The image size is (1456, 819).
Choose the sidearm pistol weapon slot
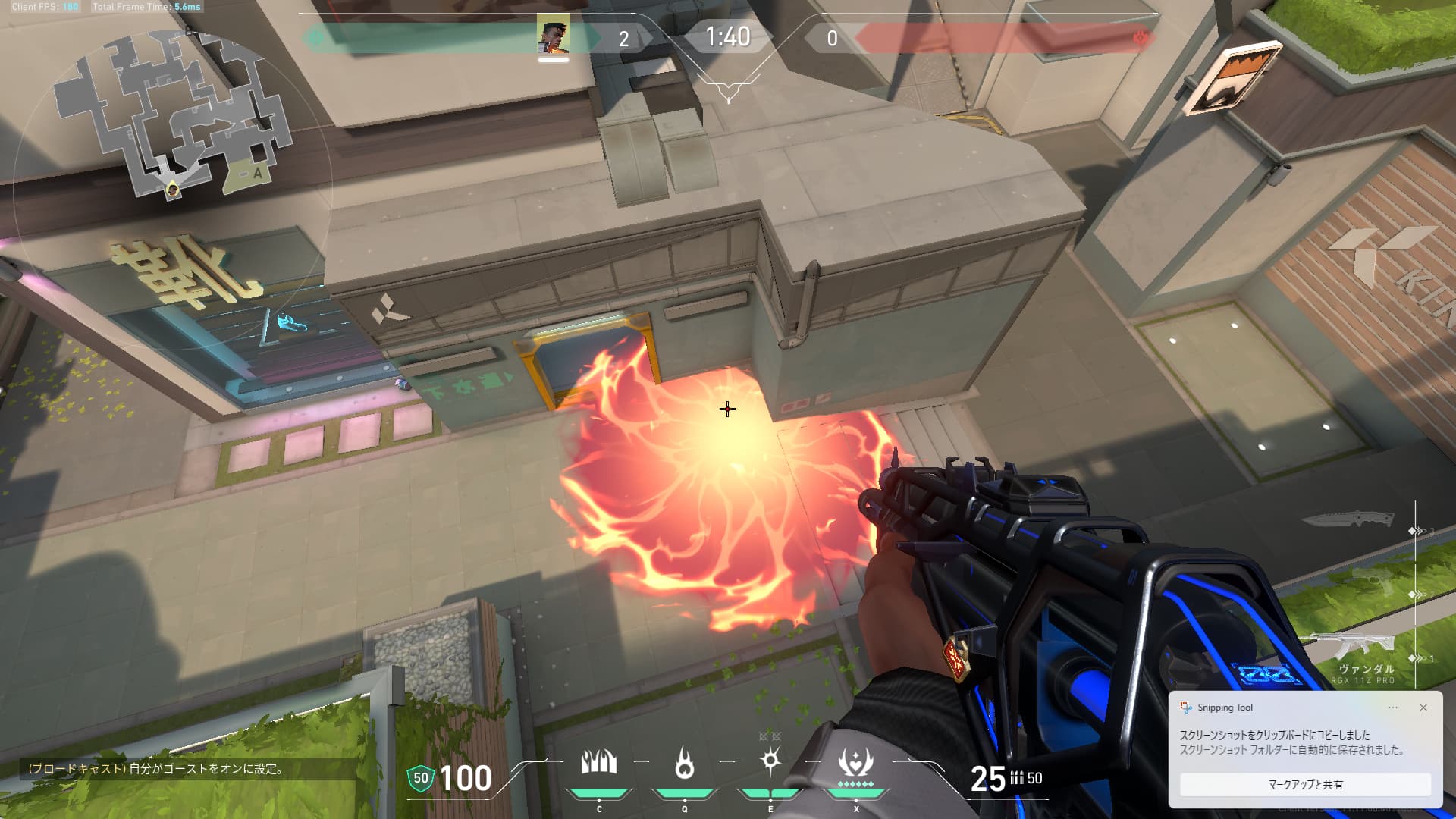[x=1374, y=582]
